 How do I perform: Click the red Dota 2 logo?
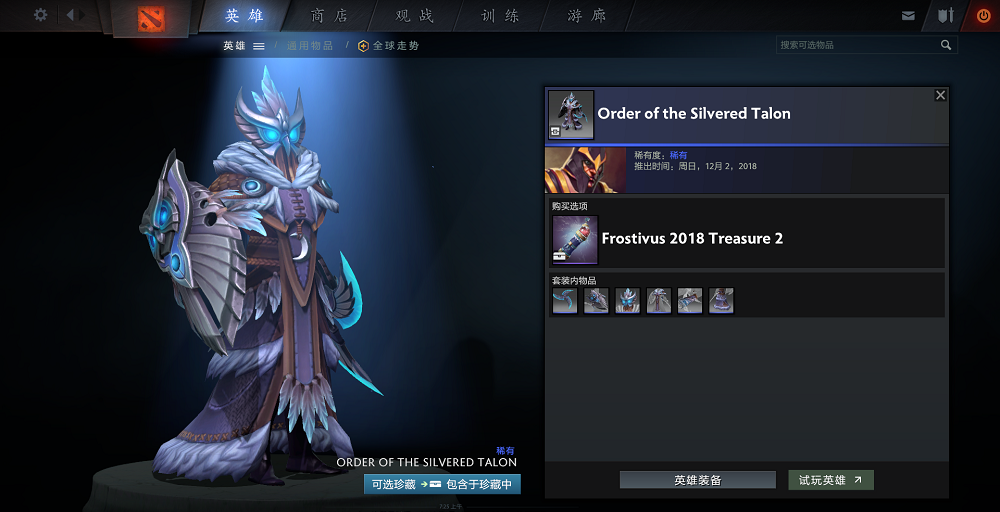pos(152,18)
